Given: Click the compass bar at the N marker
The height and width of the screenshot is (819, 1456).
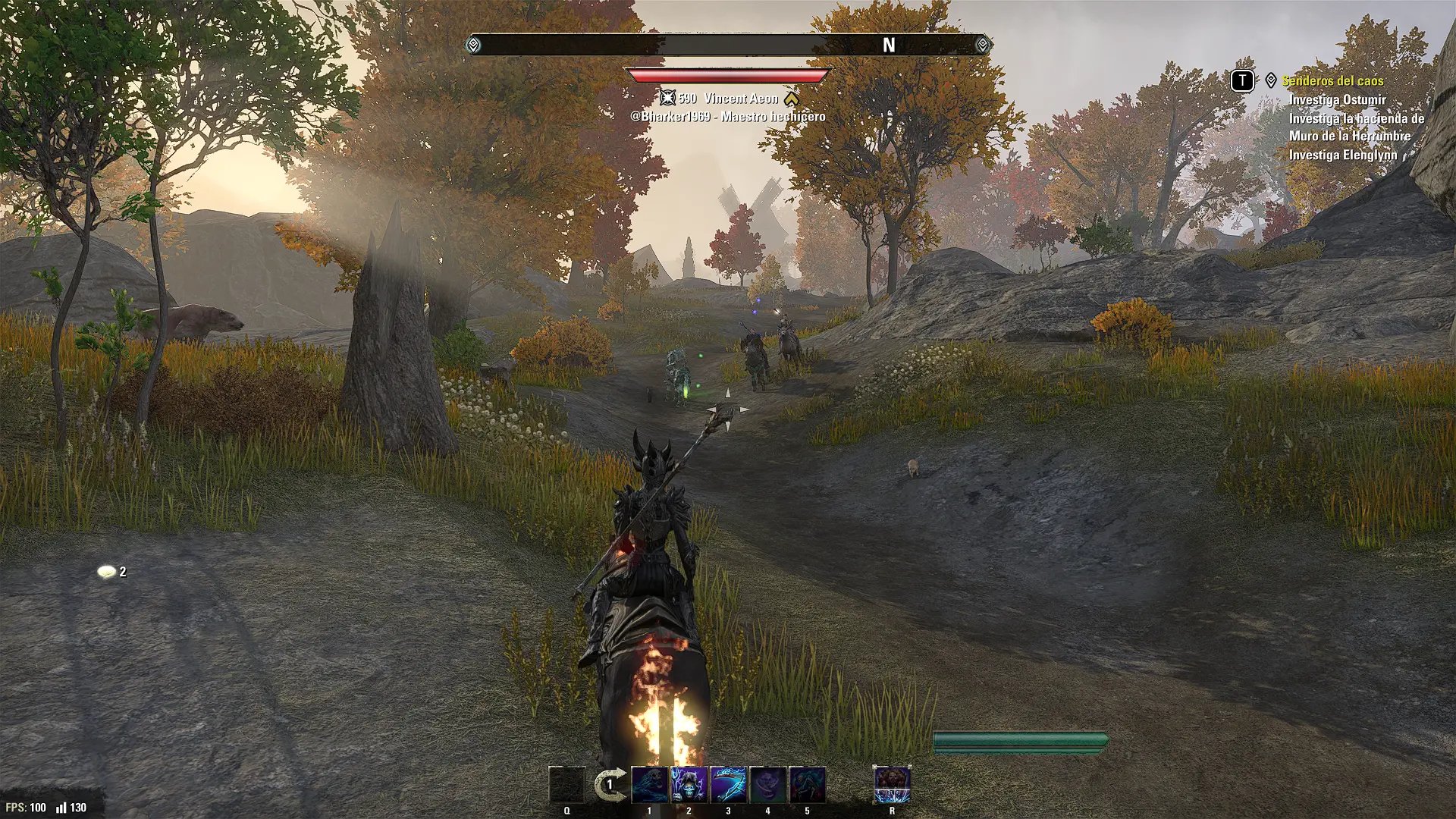Looking at the screenshot, I should pos(889,45).
